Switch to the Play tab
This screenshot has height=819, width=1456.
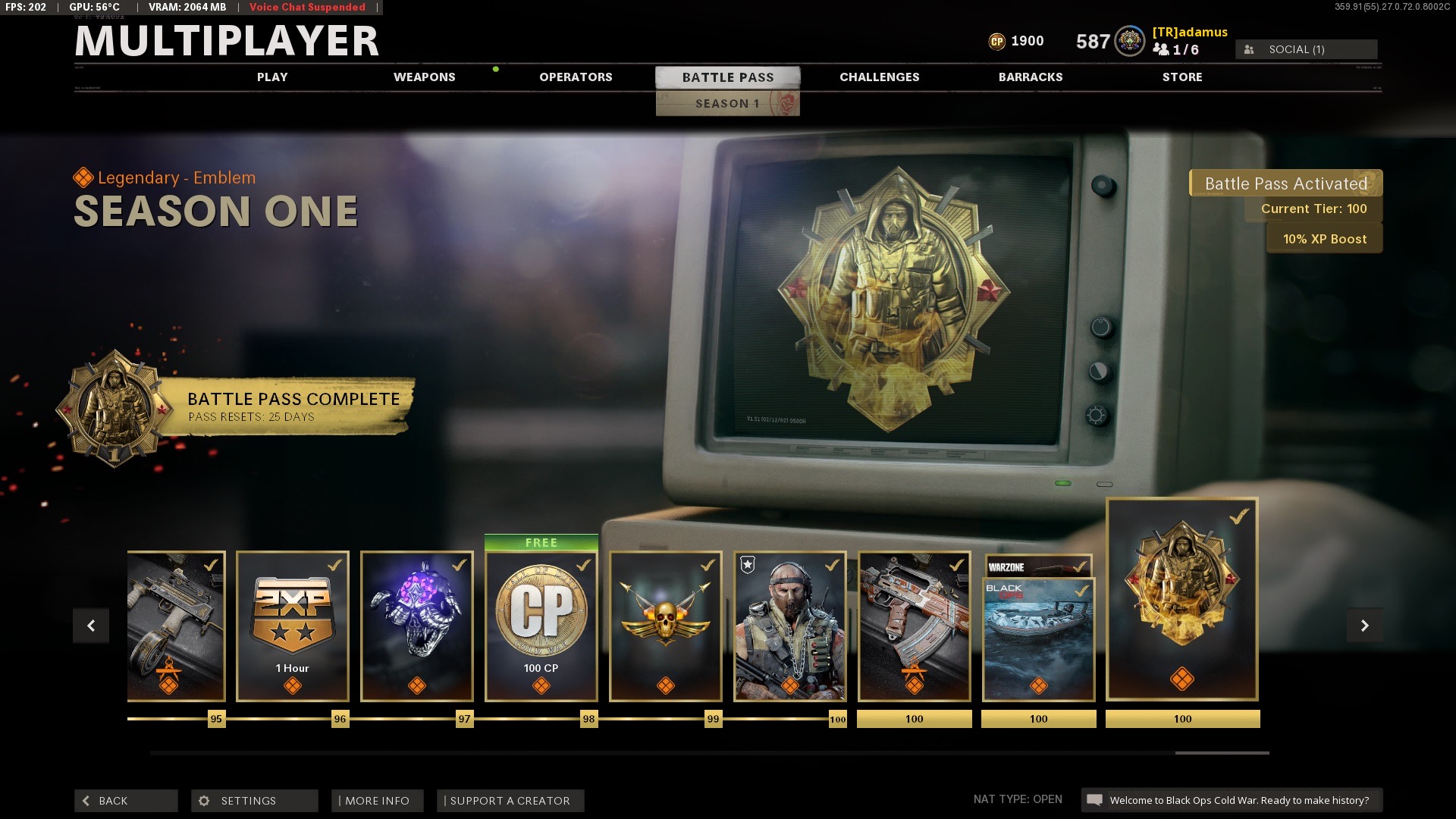pos(272,77)
